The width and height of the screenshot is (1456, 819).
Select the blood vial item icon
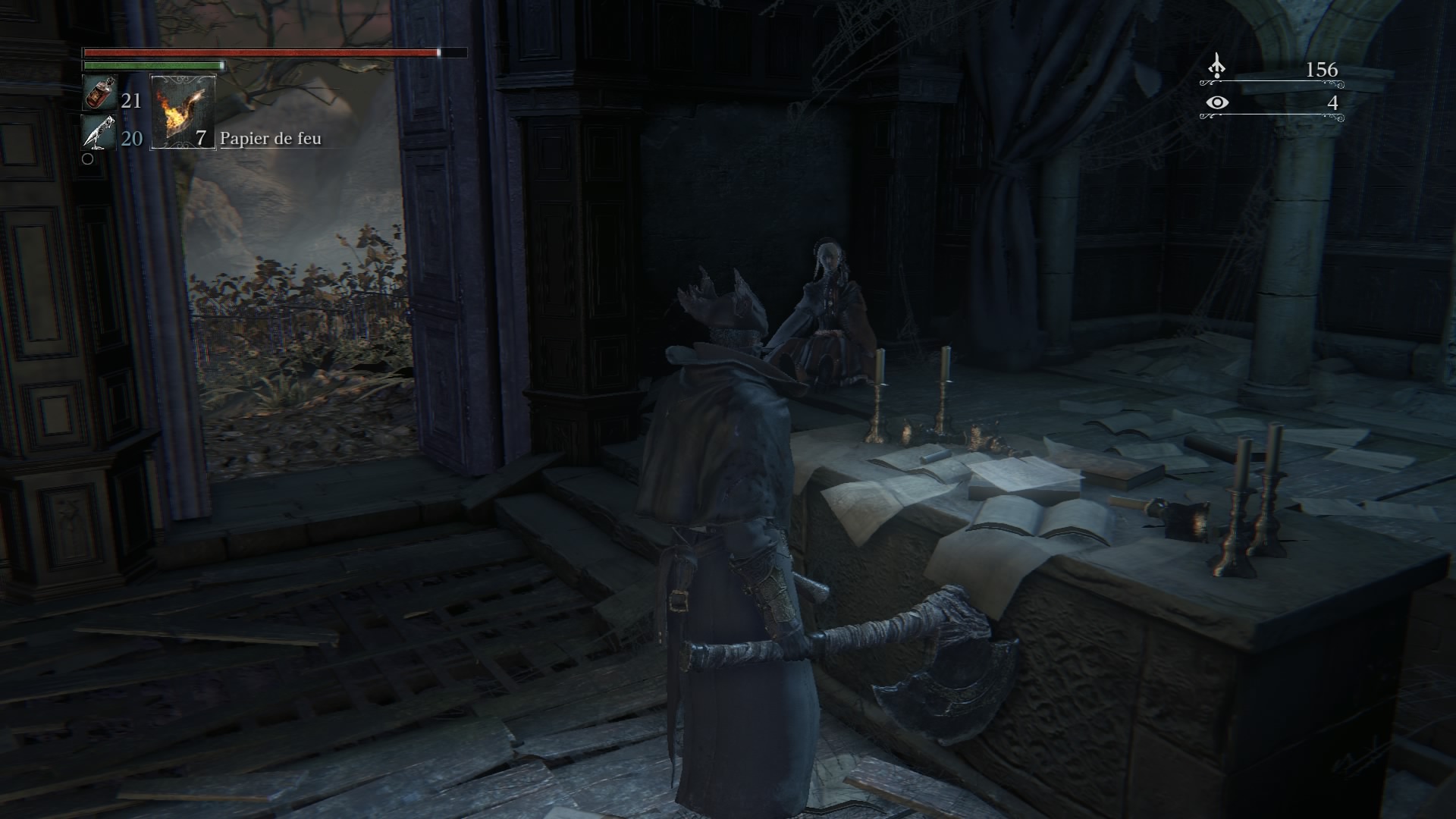click(x=97, y=95)
